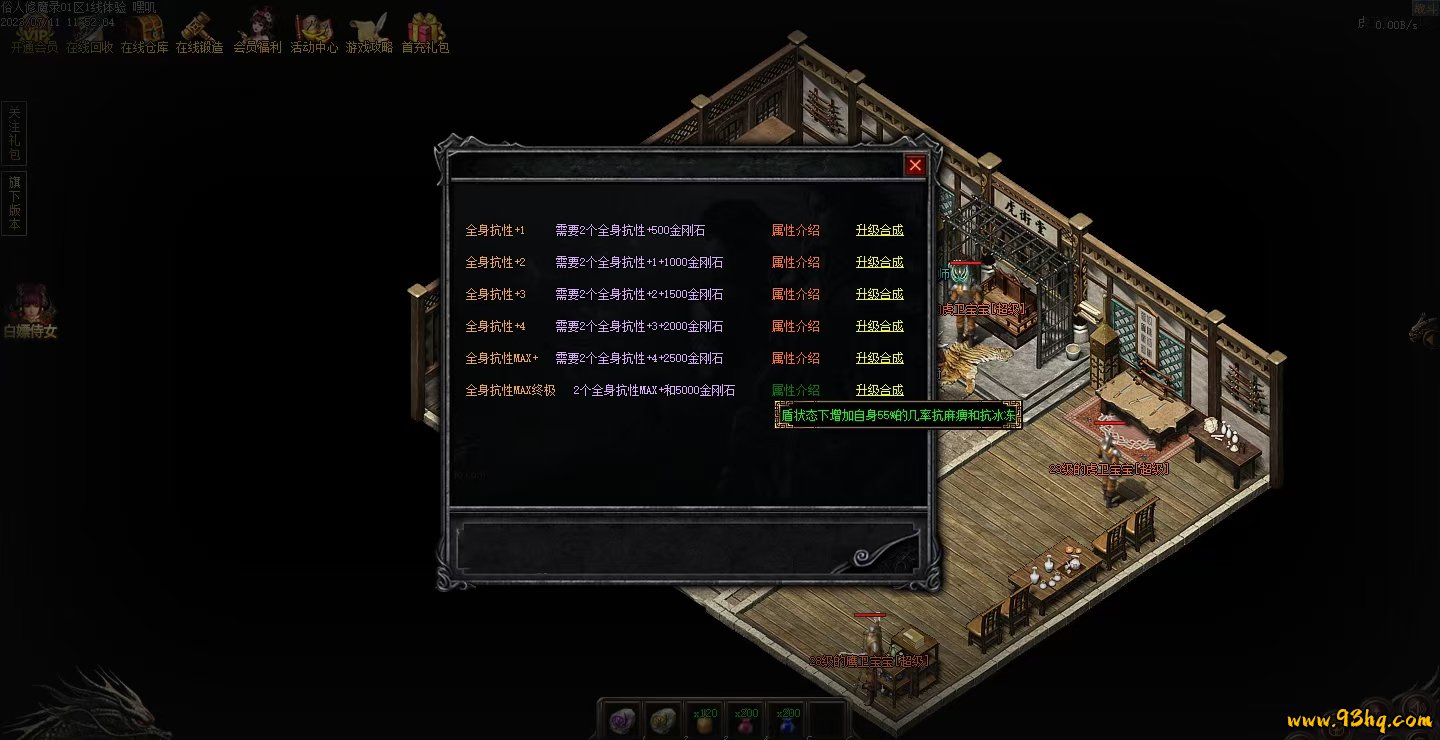Show 属性介绍 for 全身抗性+1
The image size is (1440, 740).
pos(795,230)
